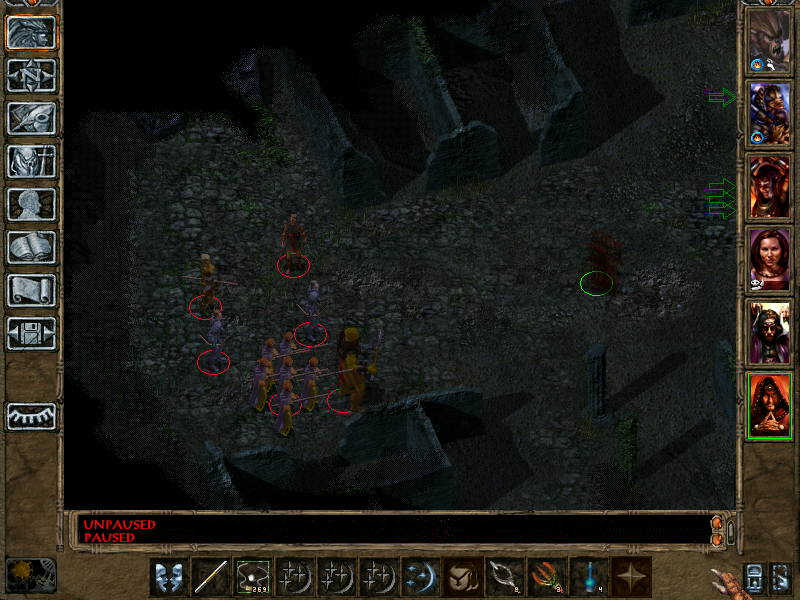Viewport: 800px width, 600px height.
Task: Select the red-hooded character portrait
Action: click(x=770, y=406)
